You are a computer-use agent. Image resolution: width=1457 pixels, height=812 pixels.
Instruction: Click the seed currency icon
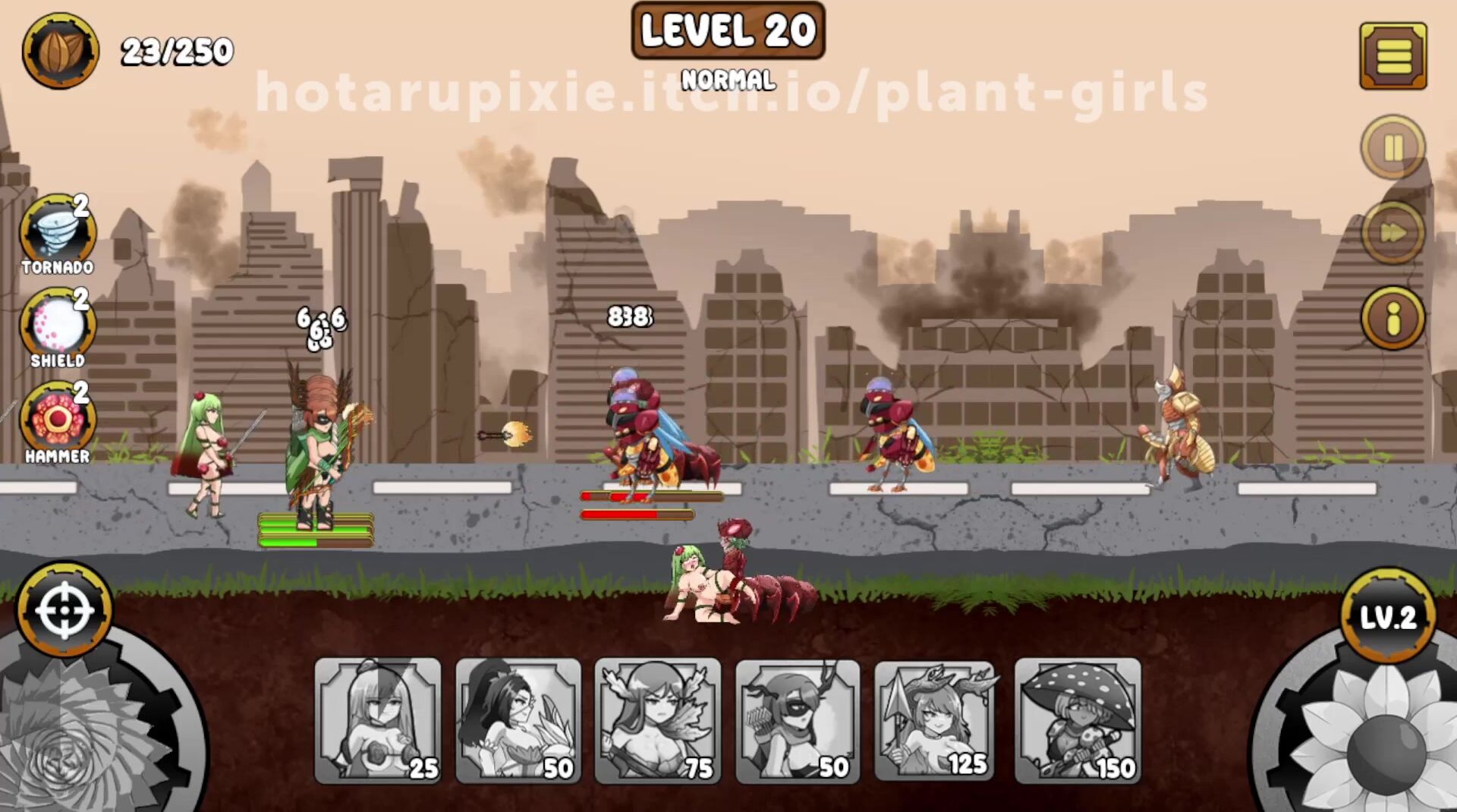point(60,51)
